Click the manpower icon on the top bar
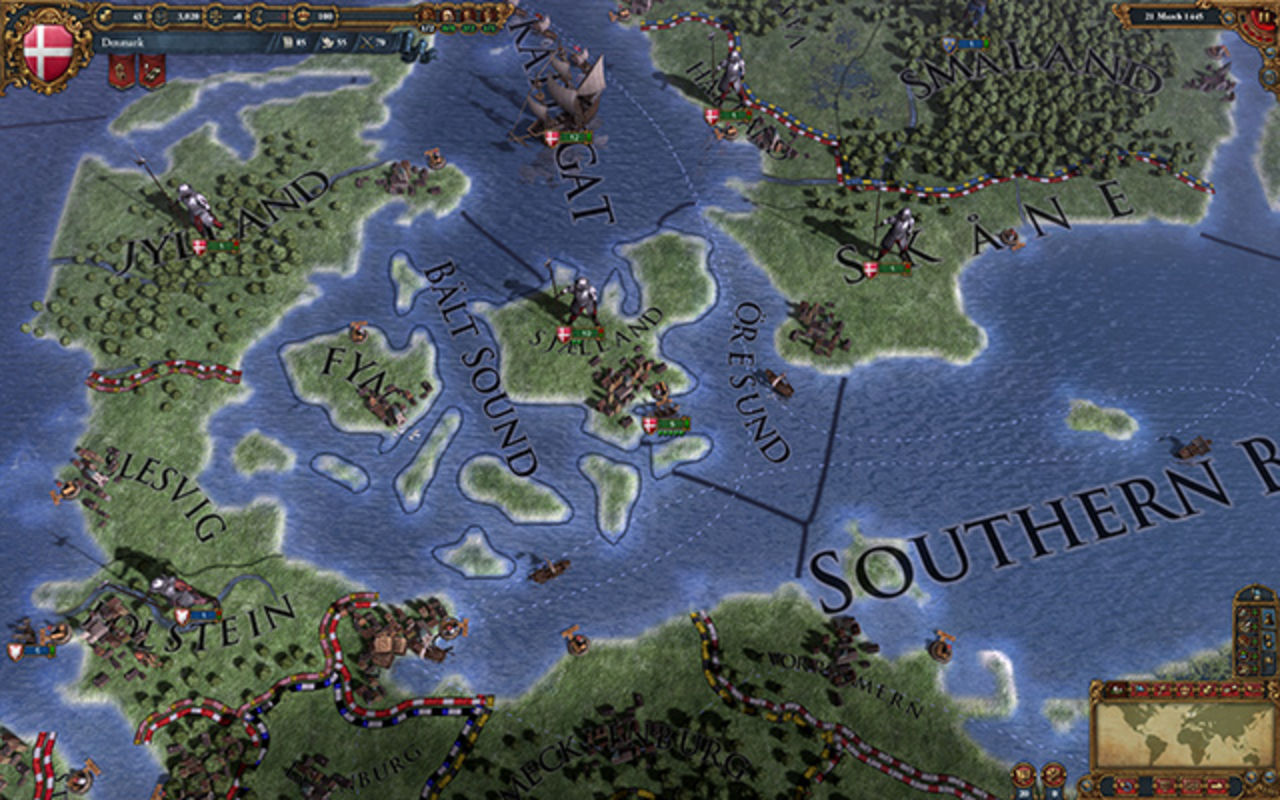Screen dimensions: 1280x800 (x=160, y=16)
